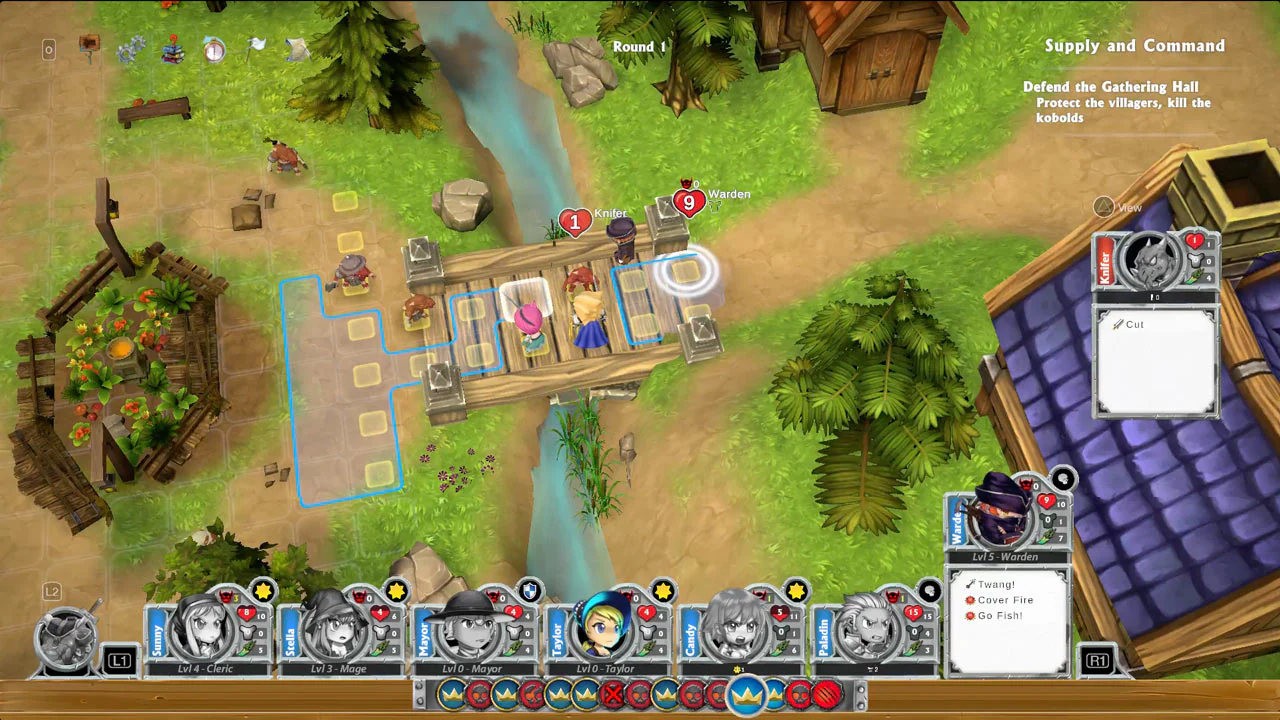This screenshot has height=720, width=1280.
Task: Click the Knifer threat badge
Action: (575, 222)
